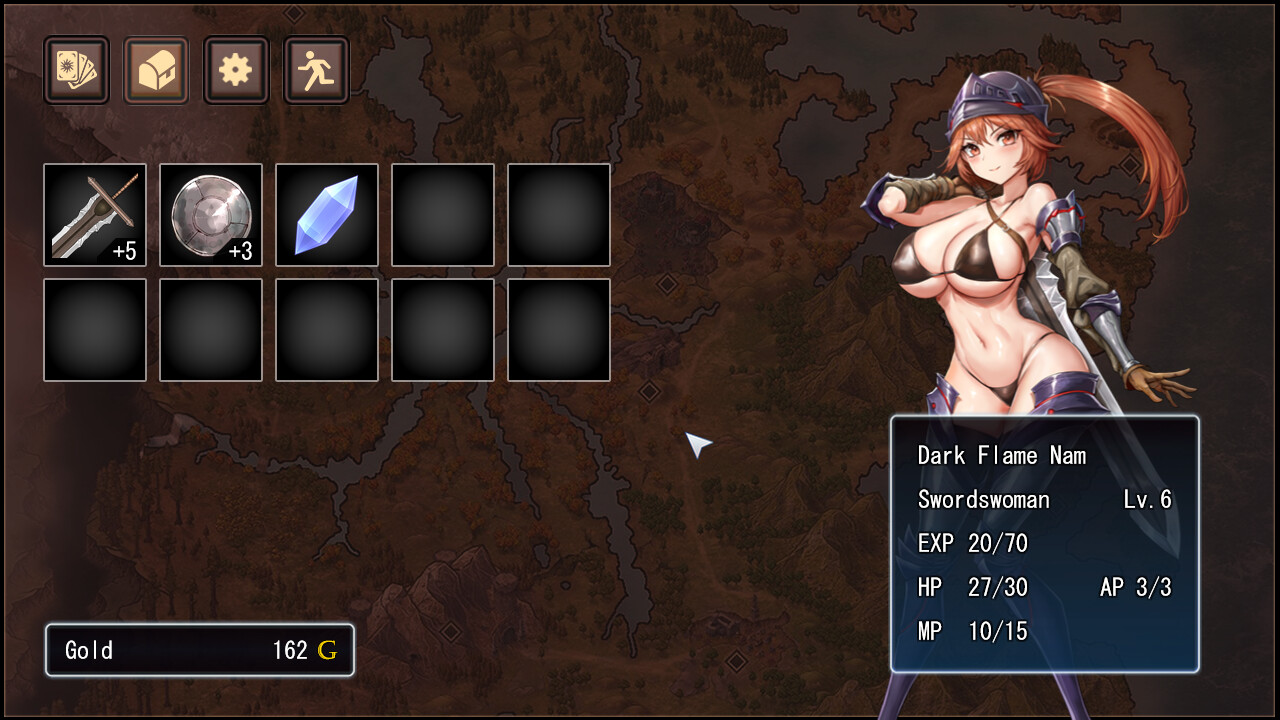Pick the blue crystal item slot

click(327, 215)
